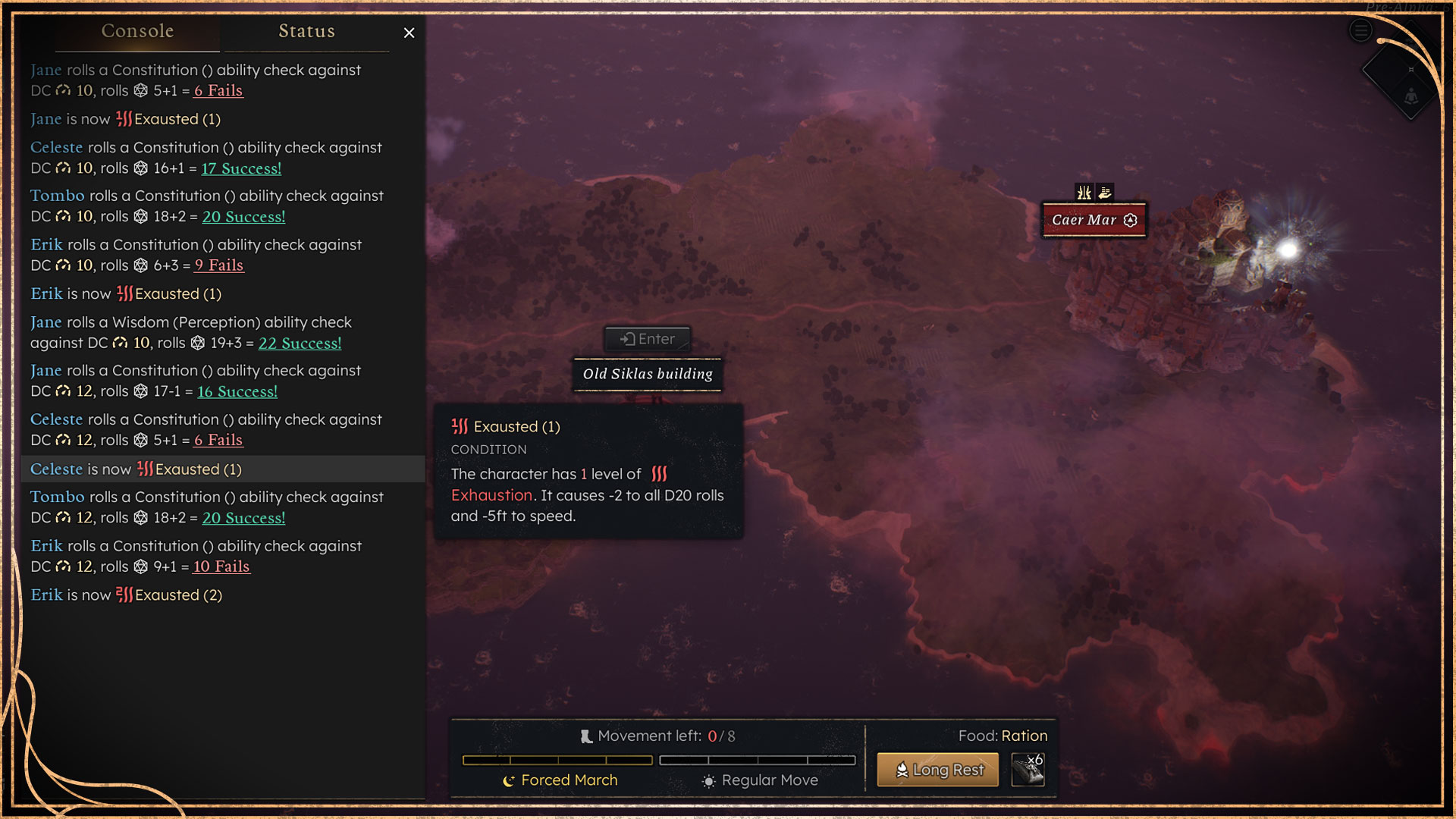Choose the Forced March movement bar

[x=557, y=760]
